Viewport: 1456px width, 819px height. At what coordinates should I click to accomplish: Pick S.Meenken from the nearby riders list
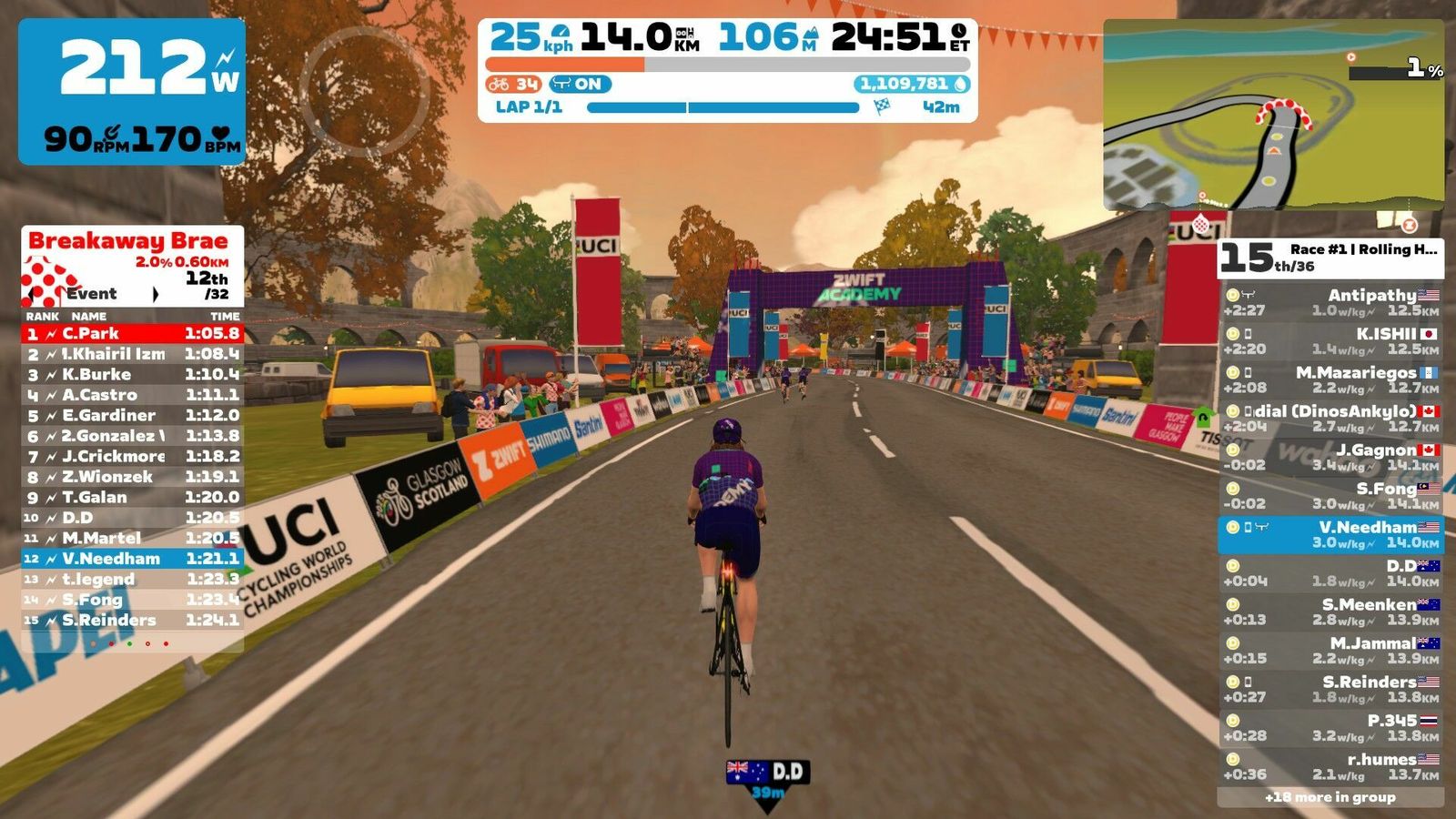pos(1330,612)
